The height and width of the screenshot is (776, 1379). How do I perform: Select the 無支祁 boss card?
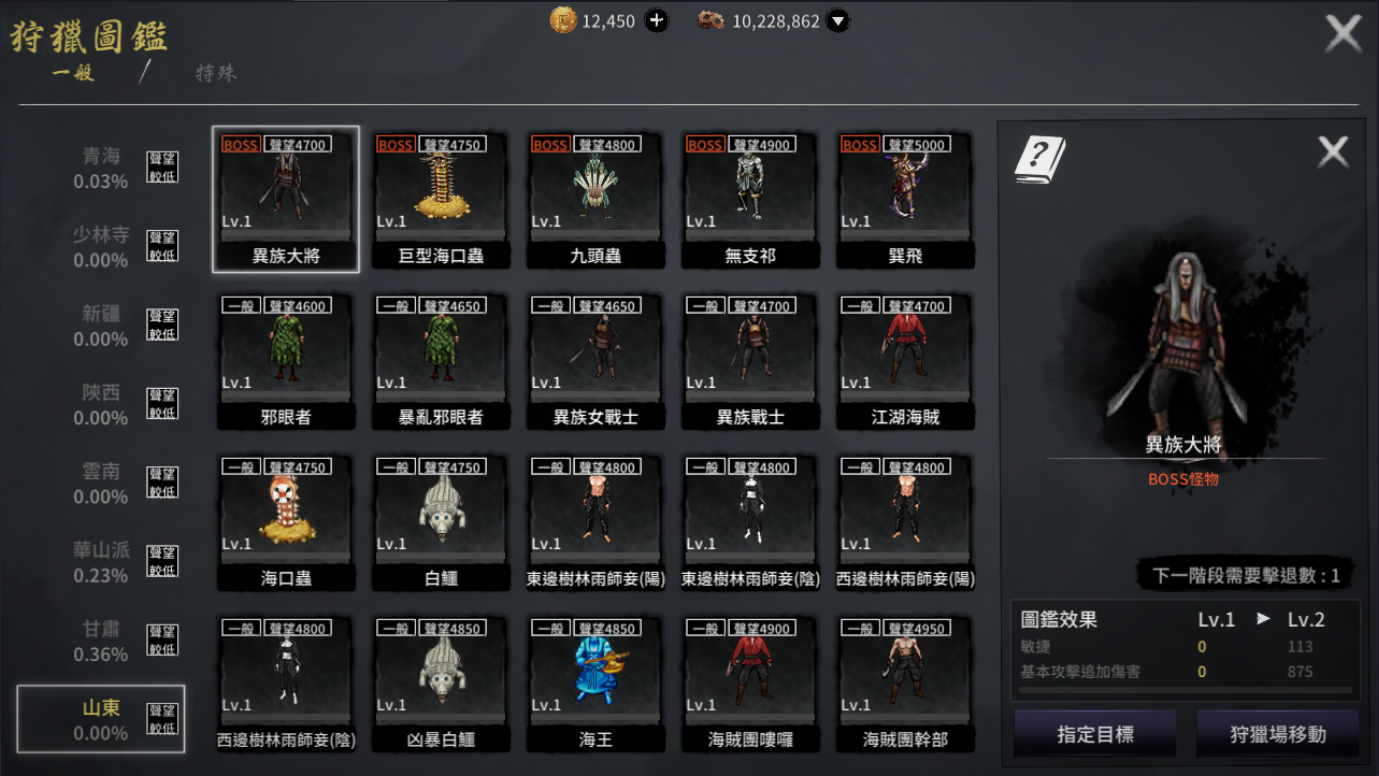750,199
